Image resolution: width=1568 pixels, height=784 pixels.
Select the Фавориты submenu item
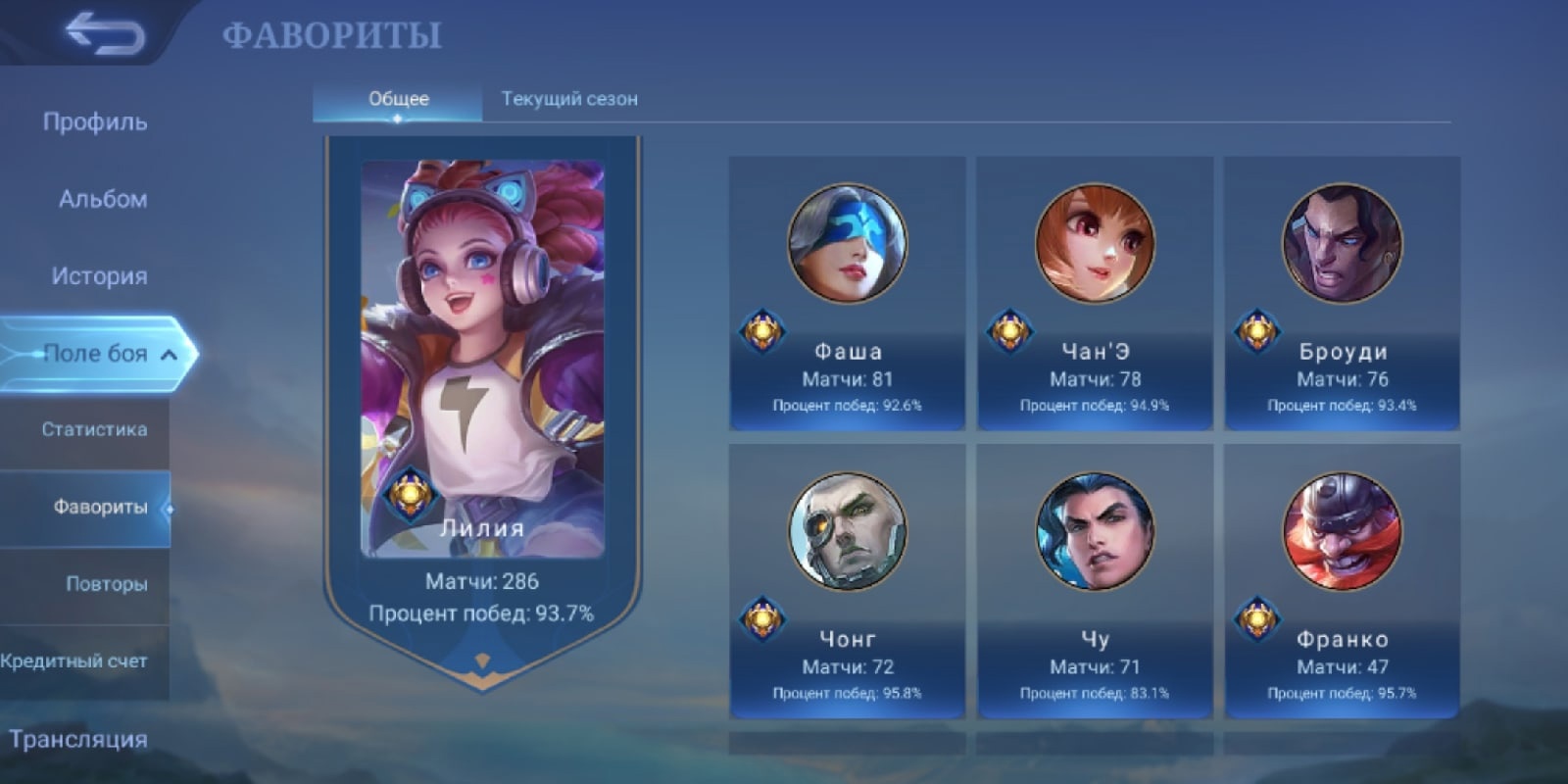pos(99,507)
